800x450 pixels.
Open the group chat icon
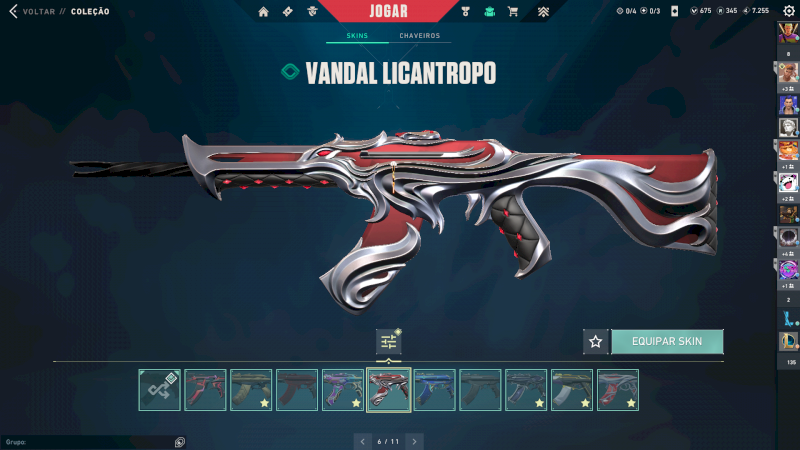(x=179, y=441)
